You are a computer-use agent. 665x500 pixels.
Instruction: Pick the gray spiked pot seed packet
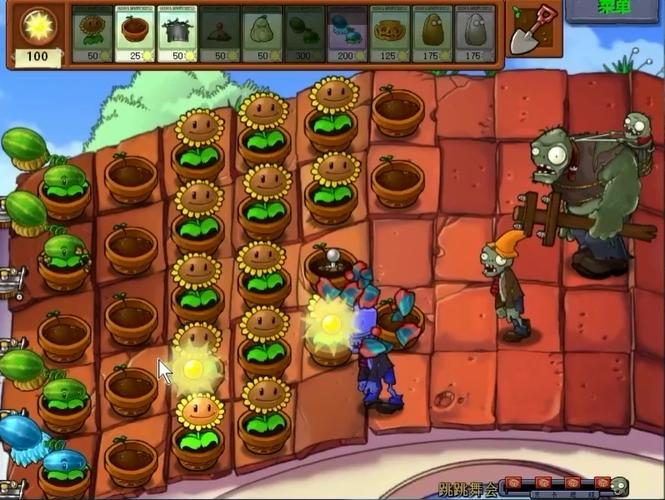pos(177,34)
